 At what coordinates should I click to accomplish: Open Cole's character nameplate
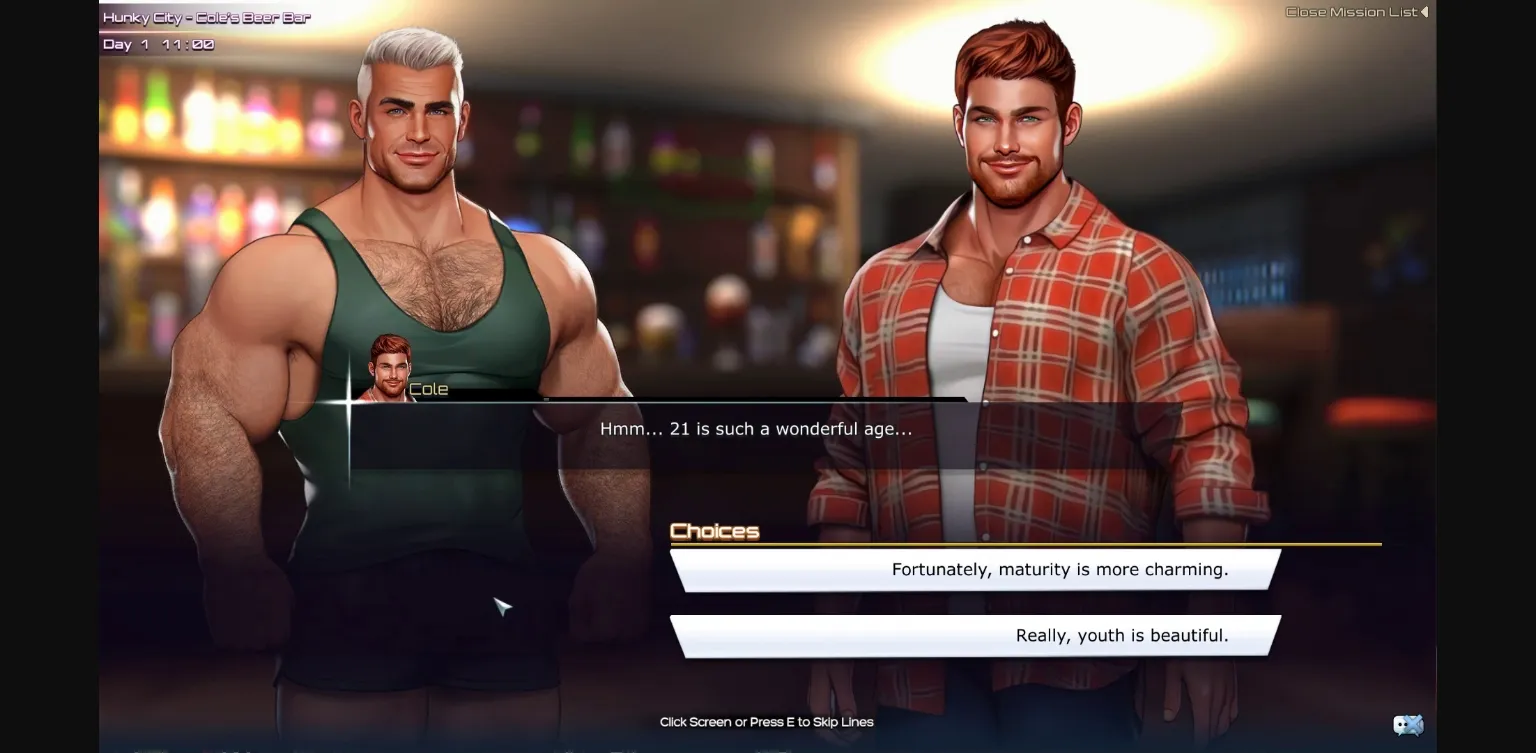(430, 389)
